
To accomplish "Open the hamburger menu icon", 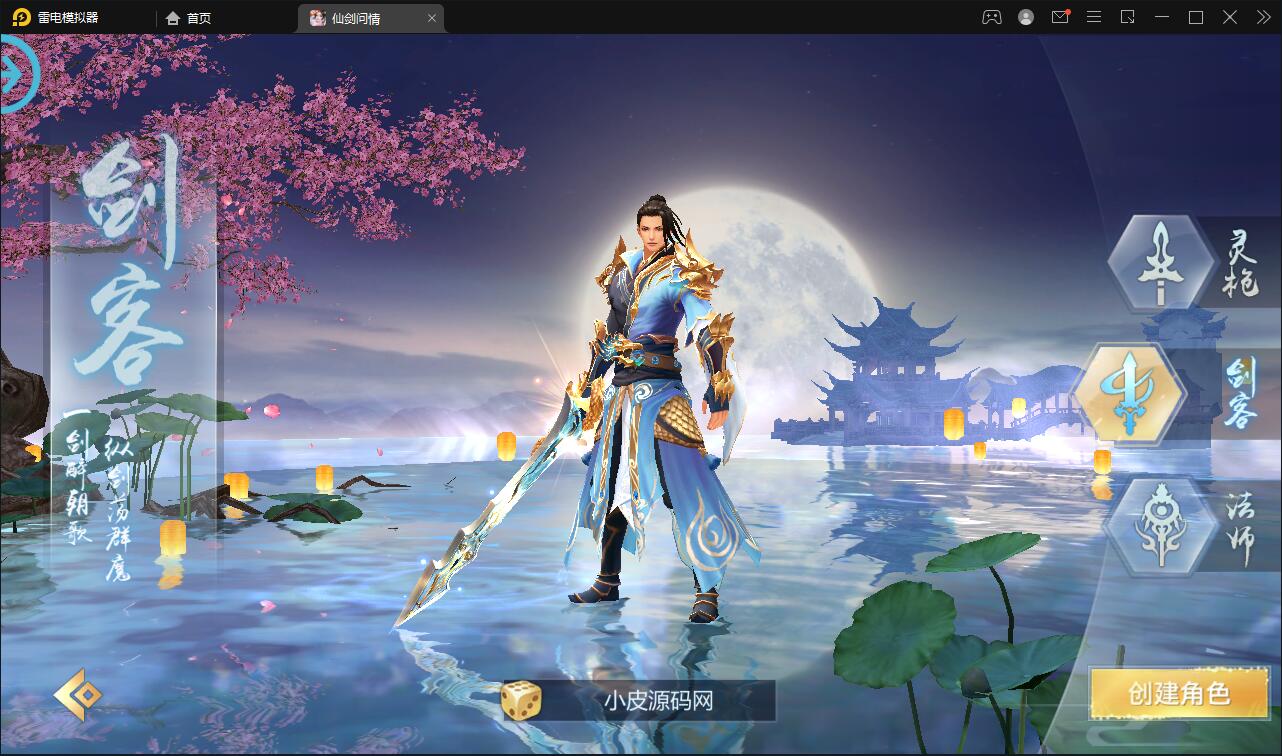I will click(x=1093, y=17).
